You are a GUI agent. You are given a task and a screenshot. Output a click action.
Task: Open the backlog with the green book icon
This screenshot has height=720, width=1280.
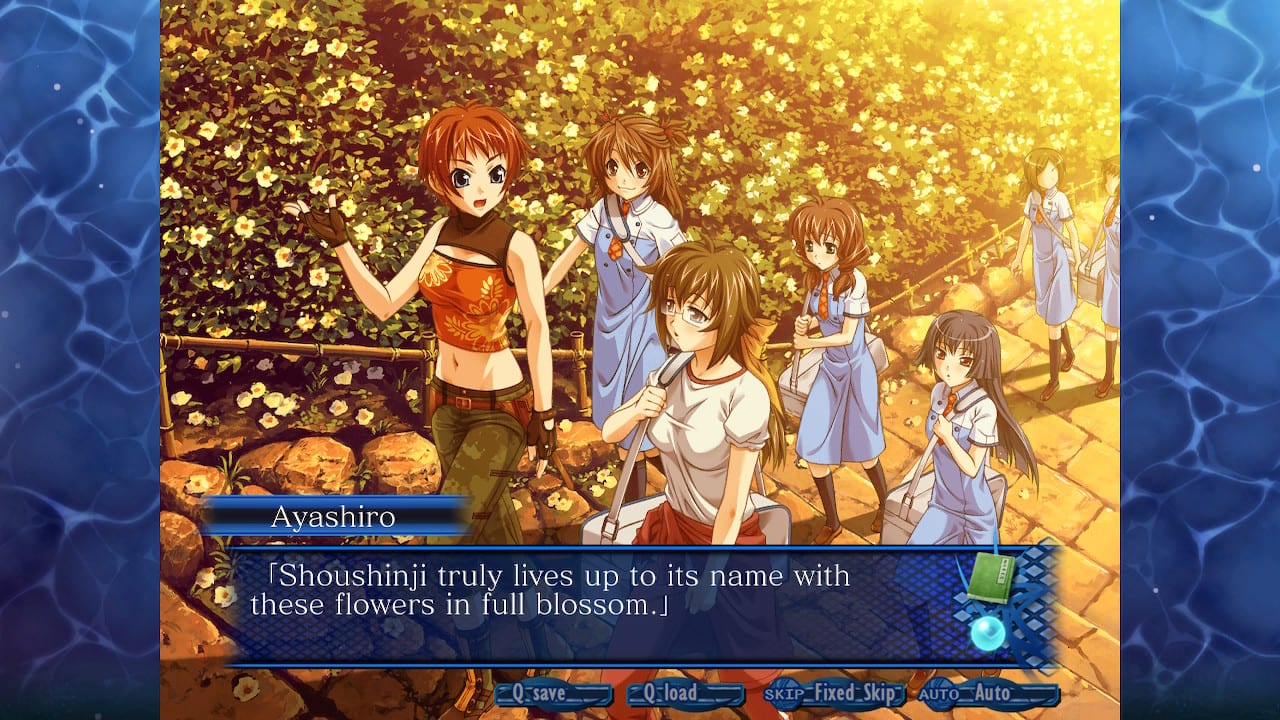point(990,575)
